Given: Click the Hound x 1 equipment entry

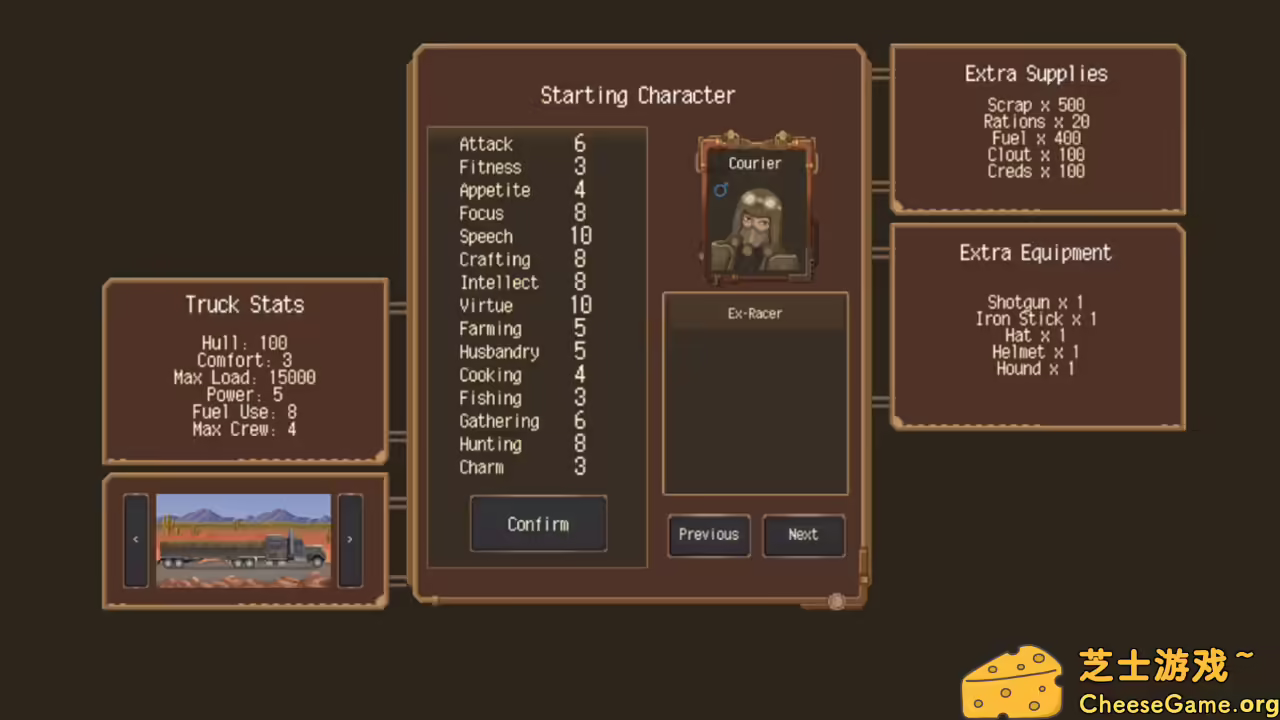Looking at the screenshot, I should [x=1036, y=369].
